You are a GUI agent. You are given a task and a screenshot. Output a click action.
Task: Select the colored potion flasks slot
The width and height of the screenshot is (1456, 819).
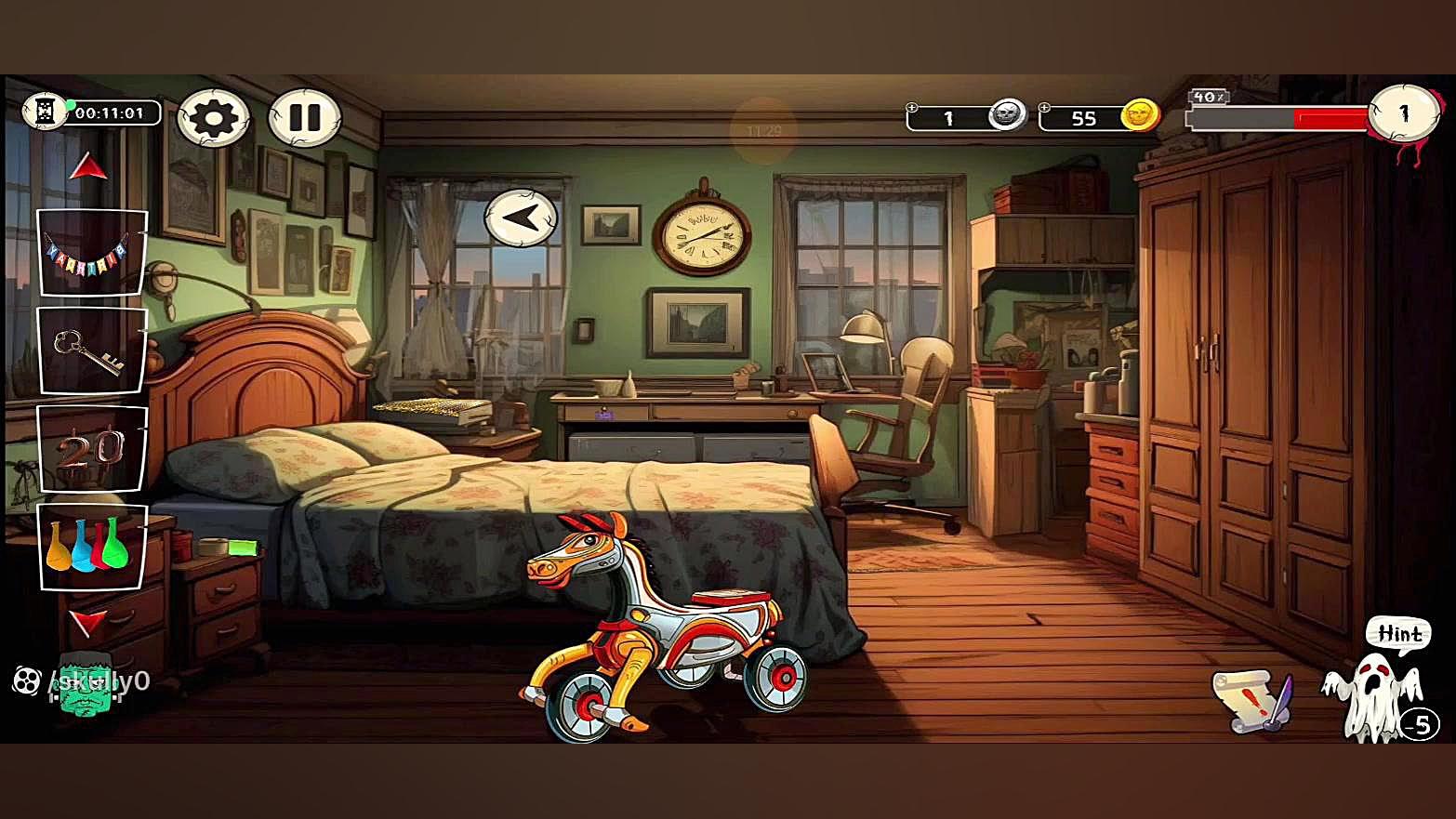coord(91,548)
